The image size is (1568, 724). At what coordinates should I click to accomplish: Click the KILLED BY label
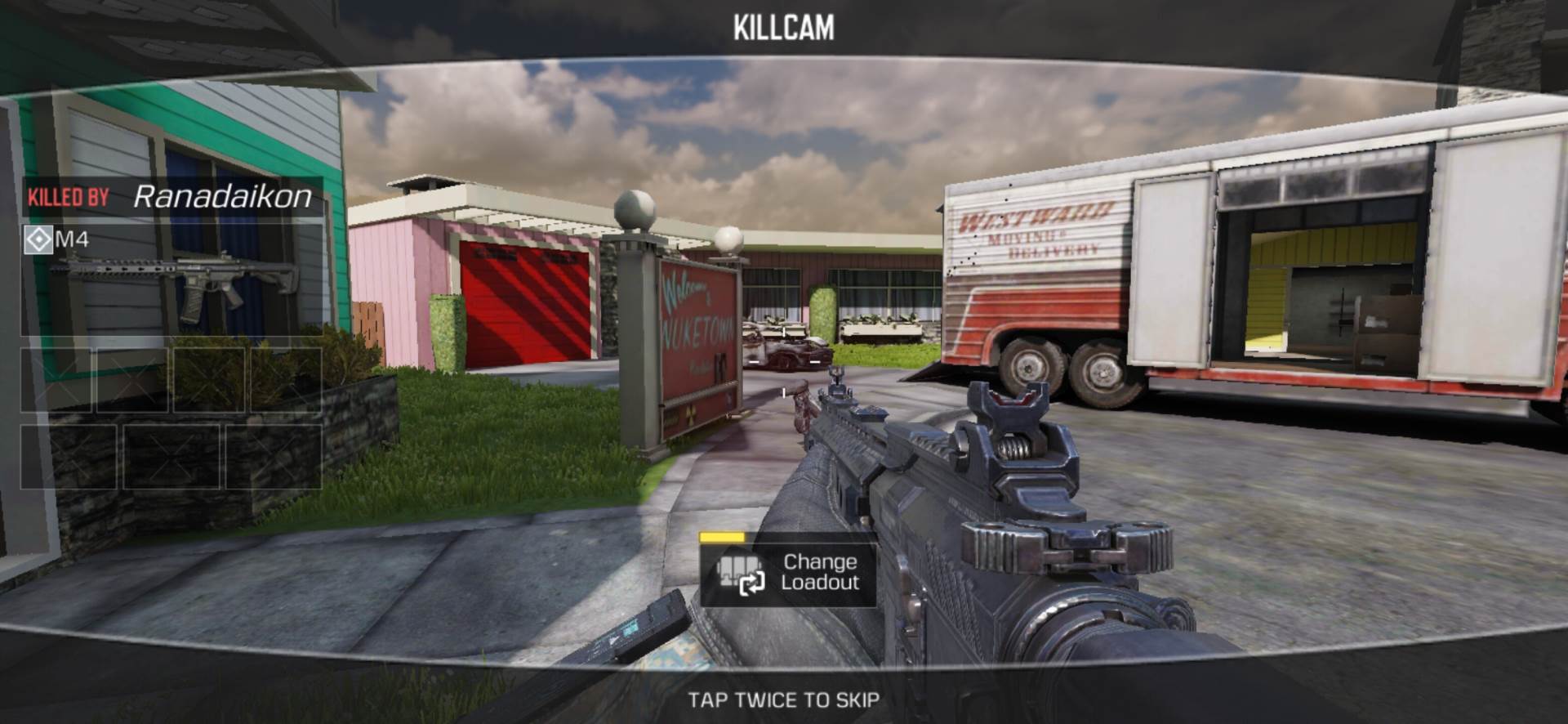coord(68,196)
